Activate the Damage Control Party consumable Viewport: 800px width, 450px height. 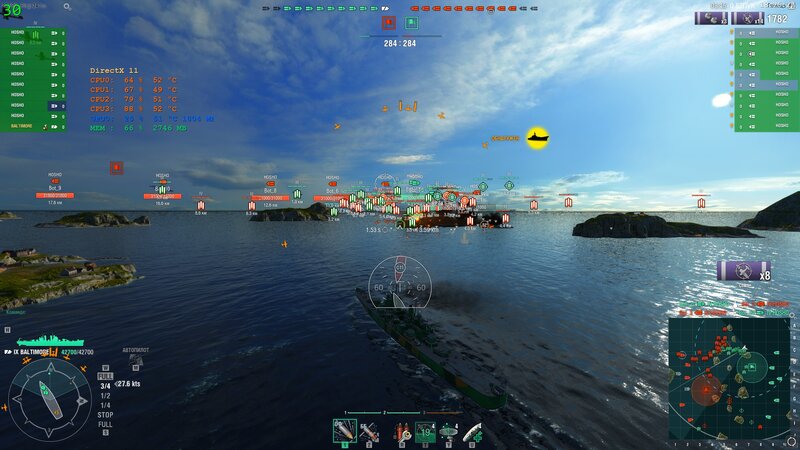400,432
